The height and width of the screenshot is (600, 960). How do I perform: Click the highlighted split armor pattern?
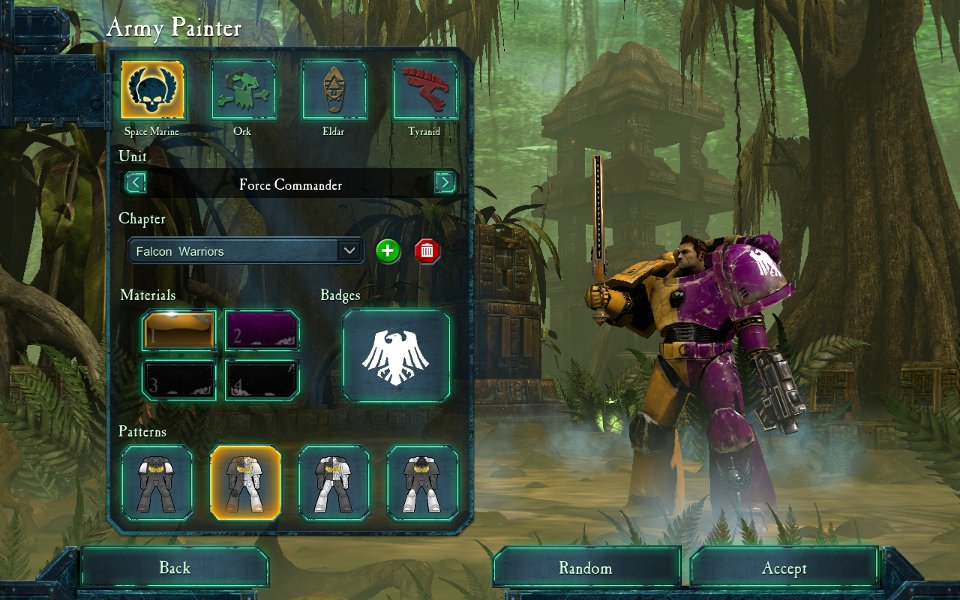point(245,483)
